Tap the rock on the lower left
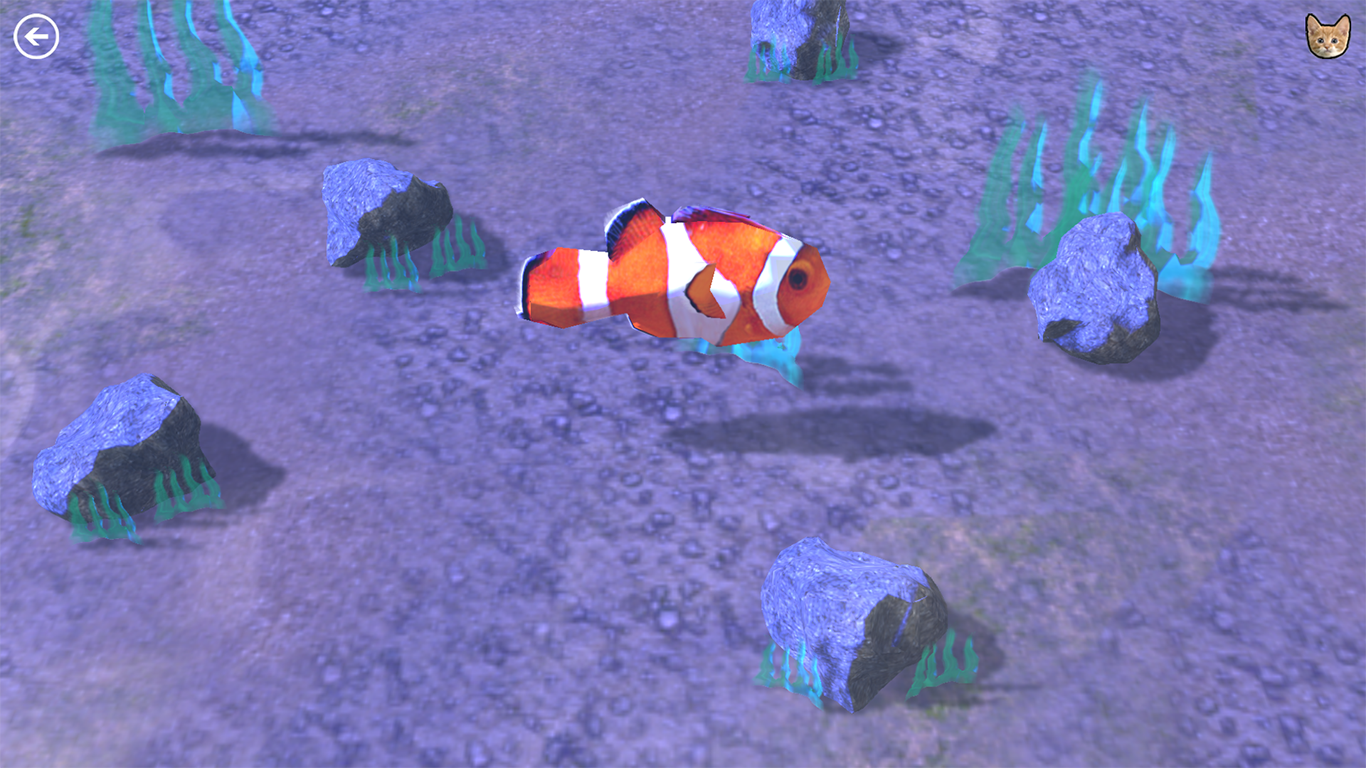The width and height of the screenshot is (1366, 768). point(125,445)
